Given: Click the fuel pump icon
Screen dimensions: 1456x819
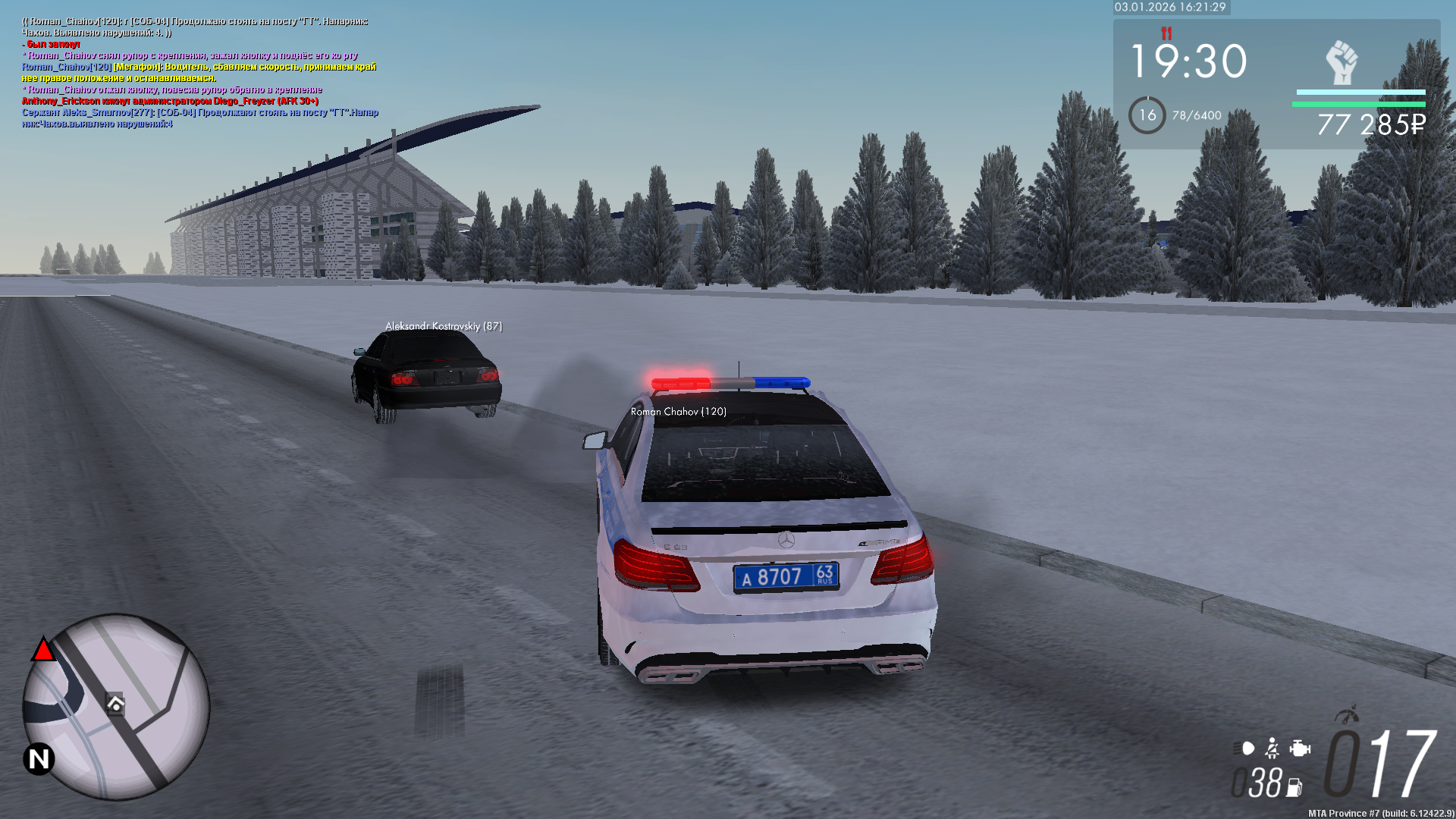Looking at the screenshot, I should [x=1294, y=788].
